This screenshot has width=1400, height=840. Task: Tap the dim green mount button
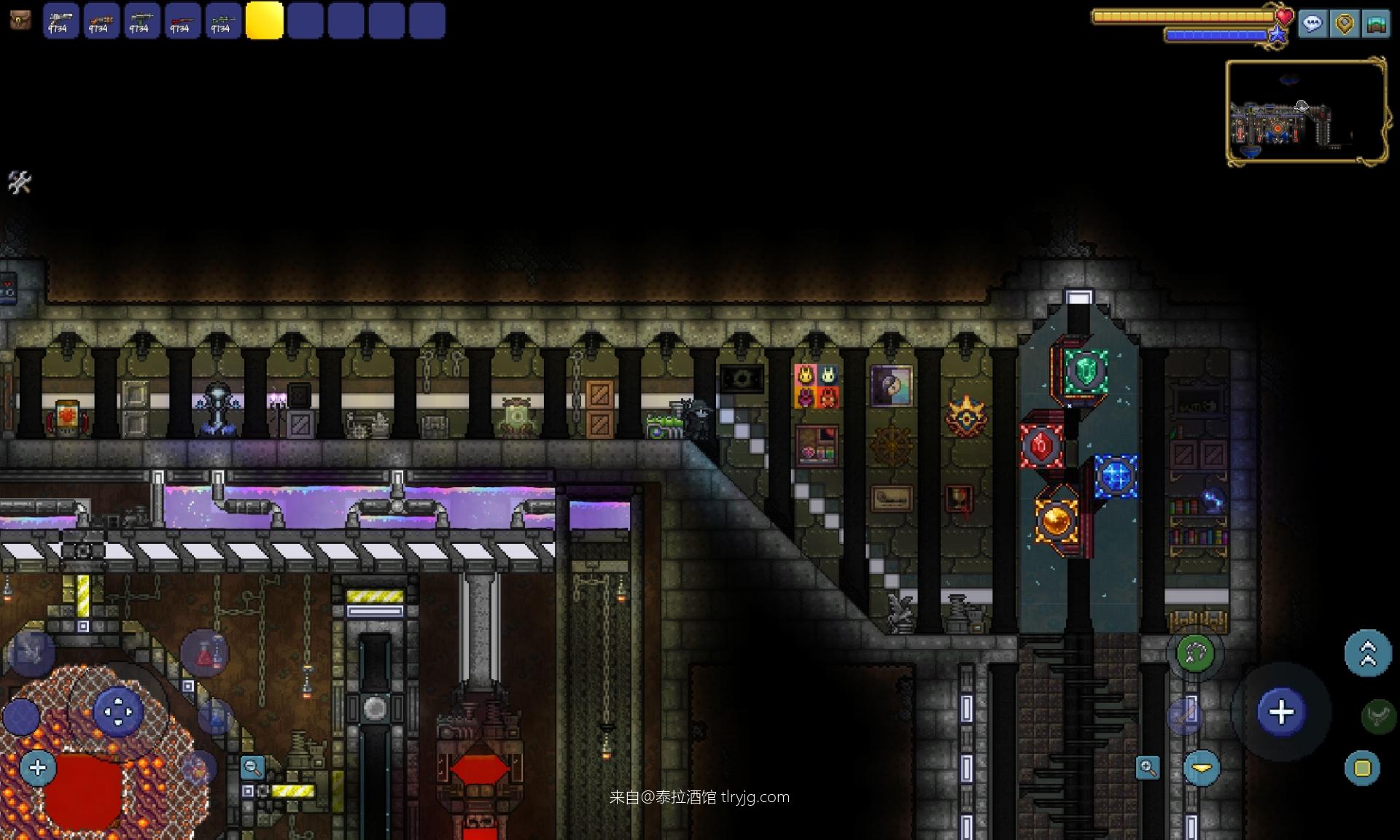click(x=1378, y=716)
